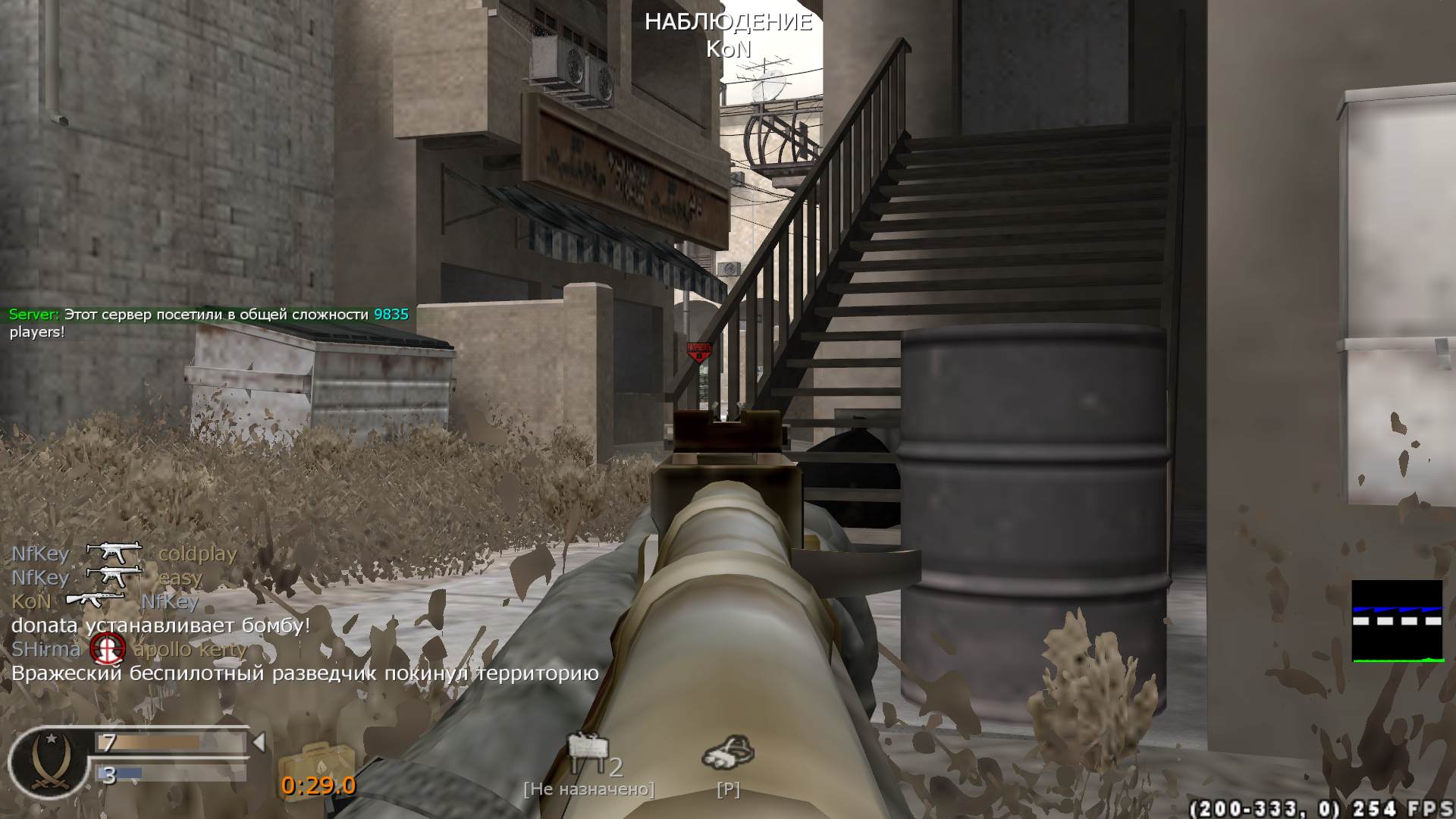Click the orange round timer showing 0:29.0
The height and width of the screenshot is (819, 1456).
pyautogui.click(x=317, y=786)
